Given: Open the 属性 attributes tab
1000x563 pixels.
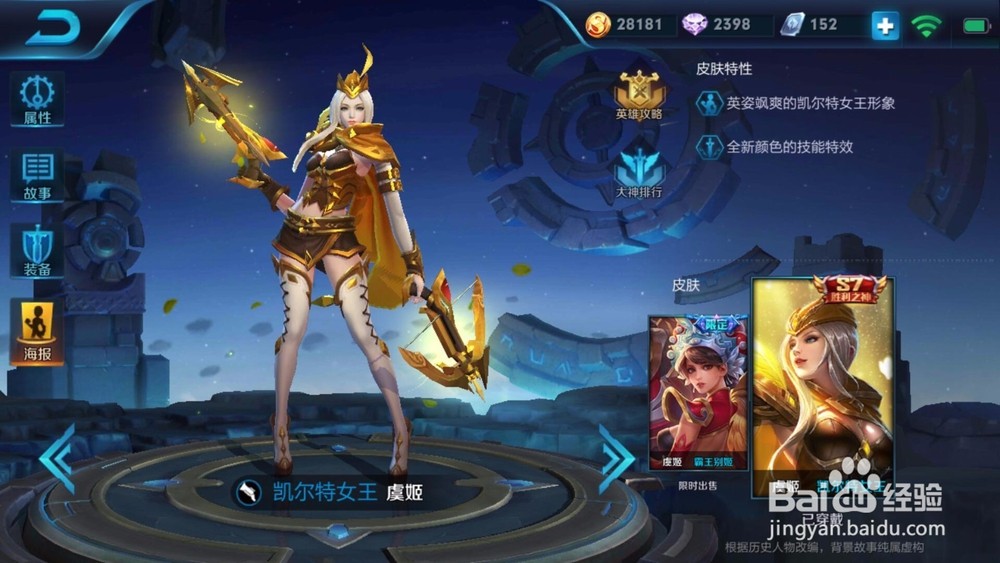Looking at the screenshot, I should [37, 98].
